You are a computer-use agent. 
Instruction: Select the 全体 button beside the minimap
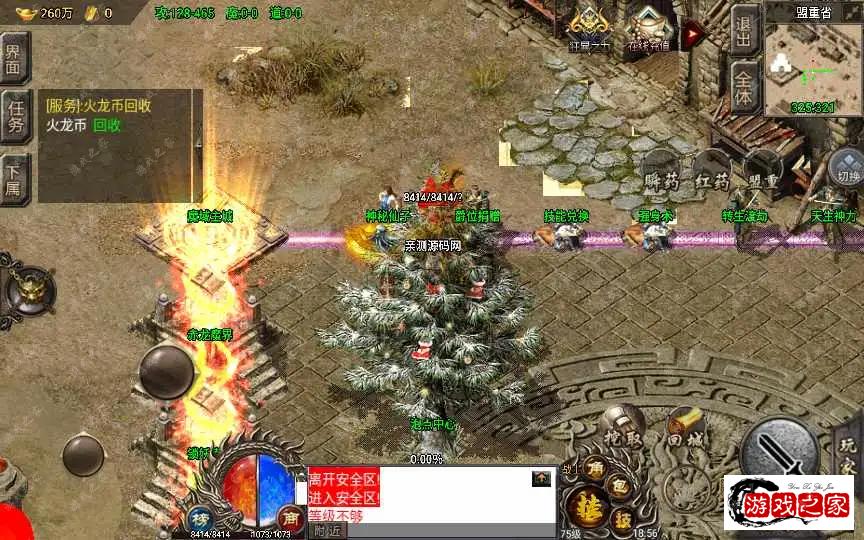click(x=744, y=85)
